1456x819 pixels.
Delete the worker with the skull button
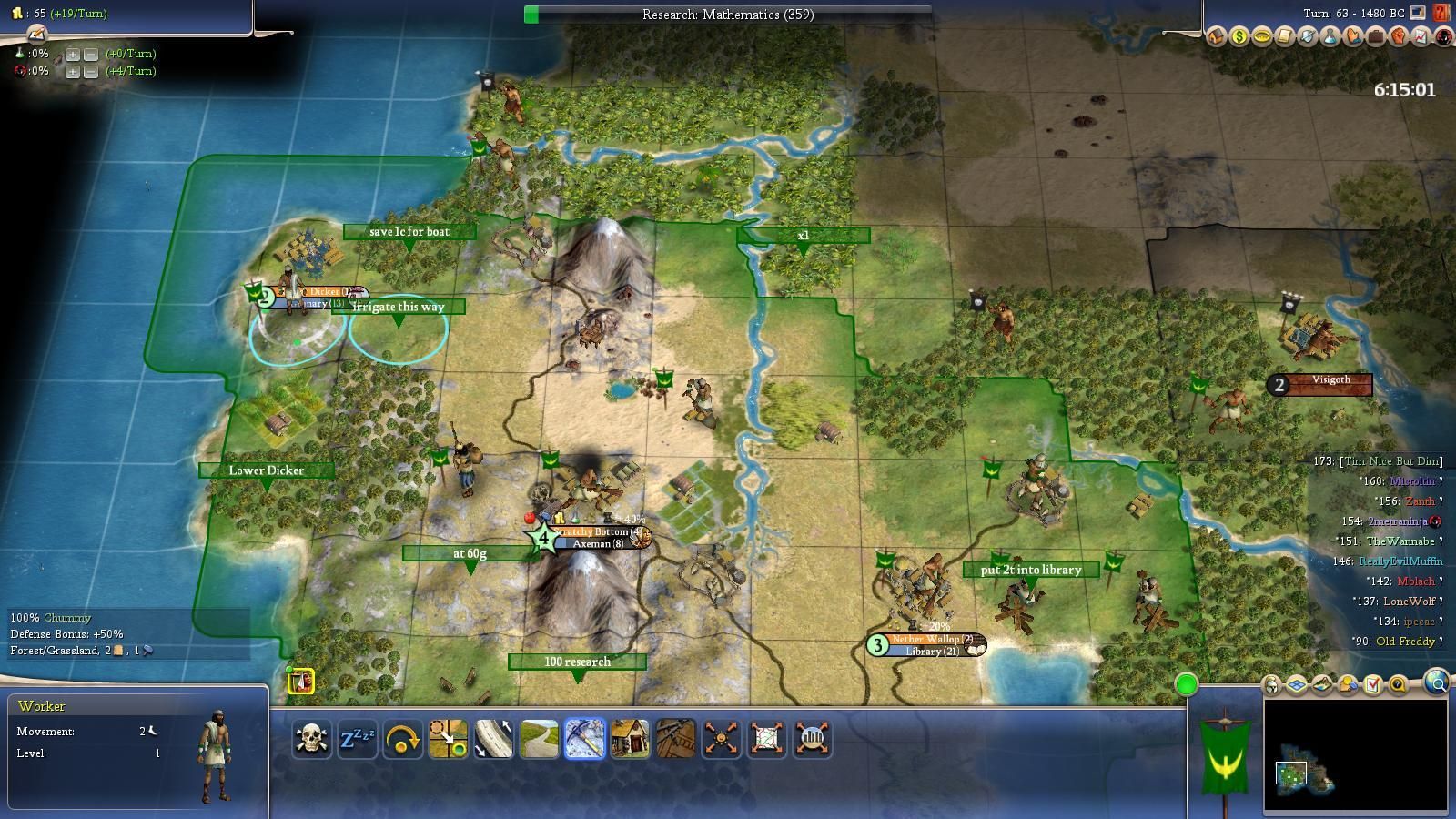[311, 739]
